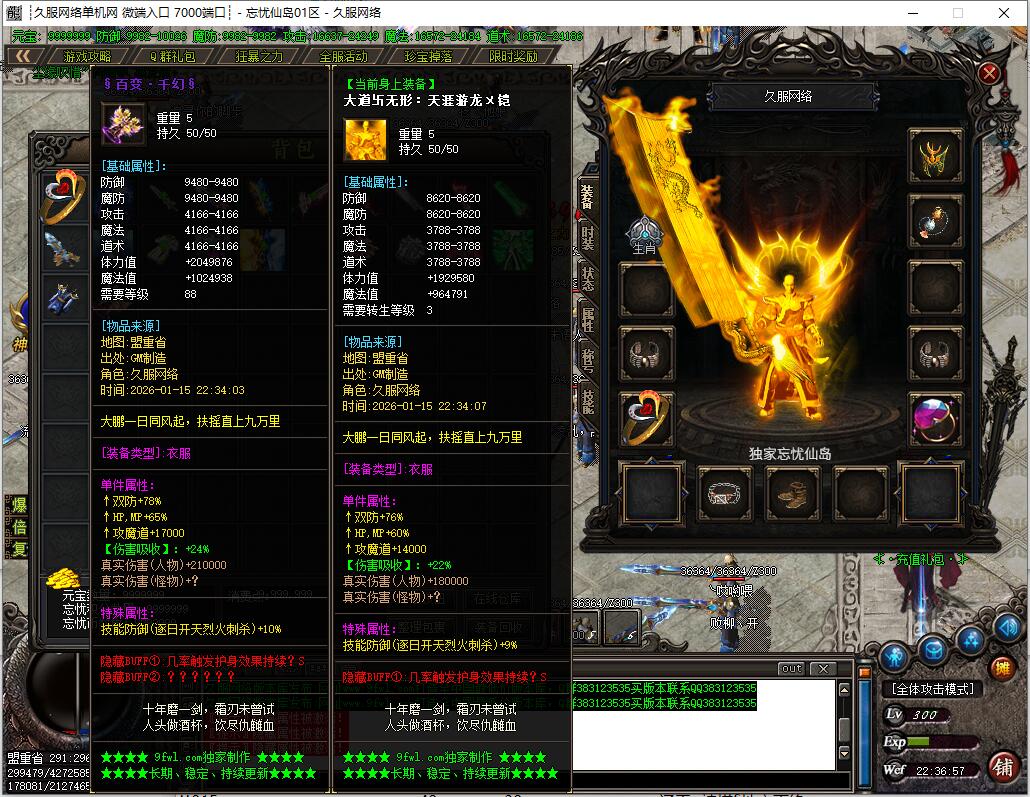Open the 珍宝掉落 treasure drops menu
The height and width of the screenshot is (797, 1030).
tap(430, 57)
